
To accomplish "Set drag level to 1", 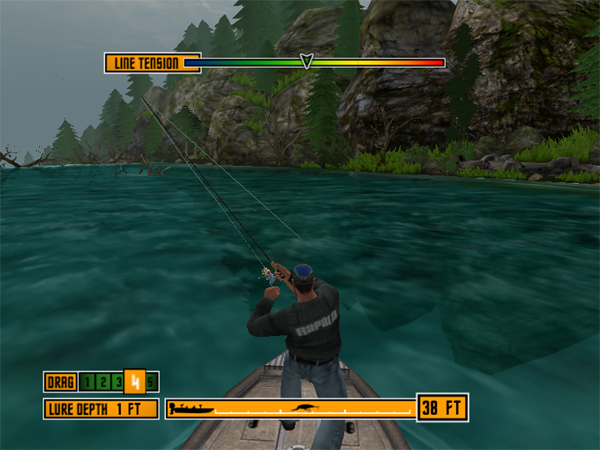I will [88, 382].
